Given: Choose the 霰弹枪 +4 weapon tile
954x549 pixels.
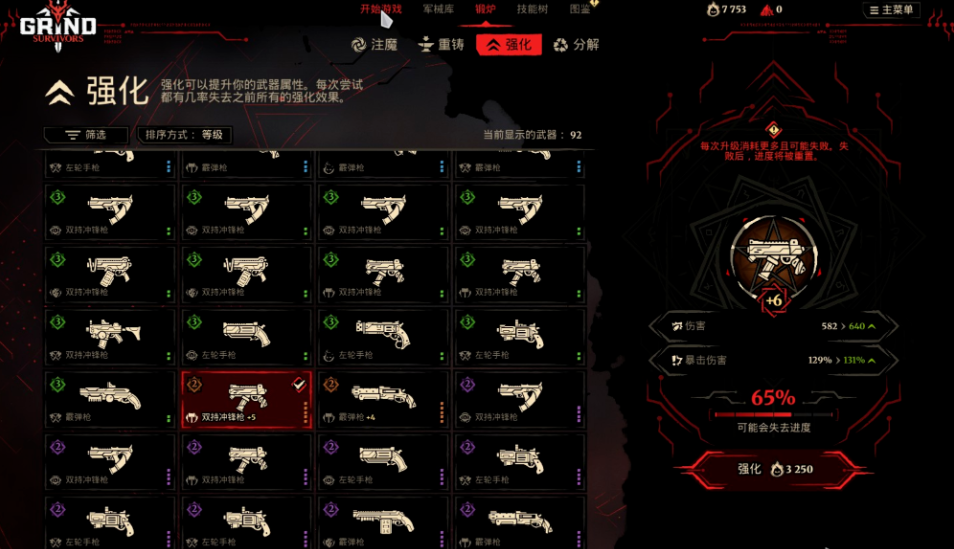Looking at the screenshot, I should 383,400.
